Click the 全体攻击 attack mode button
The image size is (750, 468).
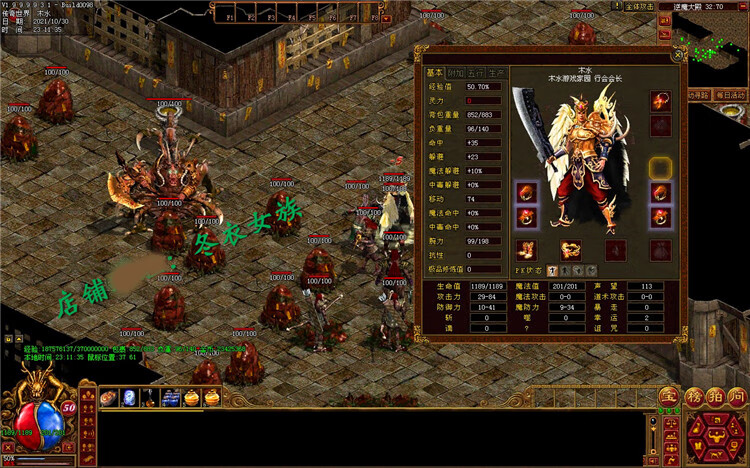click(x=639, y=6)
